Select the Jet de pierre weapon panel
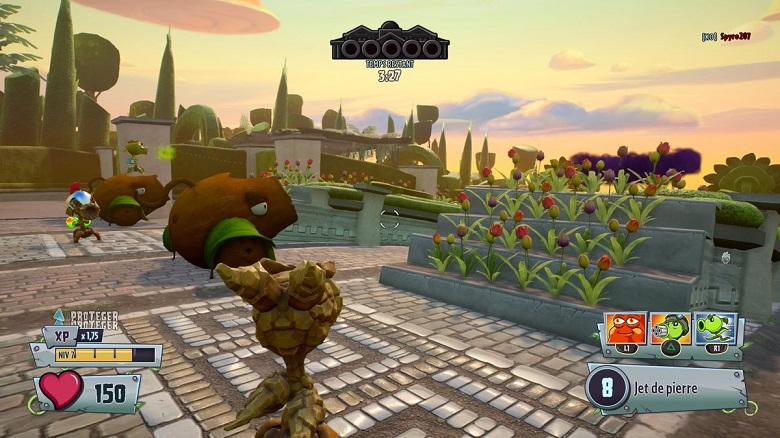Image resolution: width=780 pixels, height=438 pixels. click(x=666, y=388)
